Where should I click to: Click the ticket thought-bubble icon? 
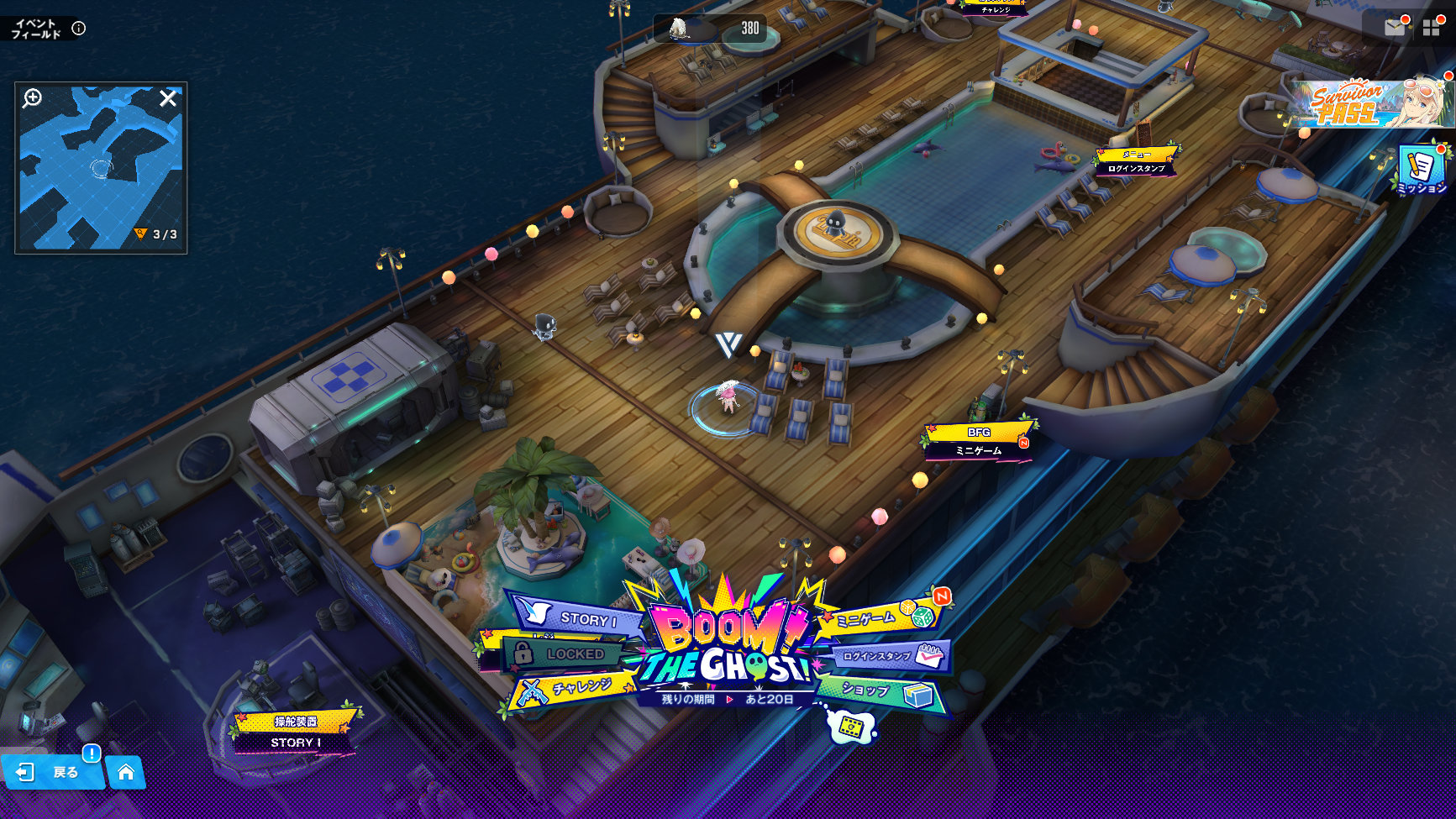coord(852,726)
